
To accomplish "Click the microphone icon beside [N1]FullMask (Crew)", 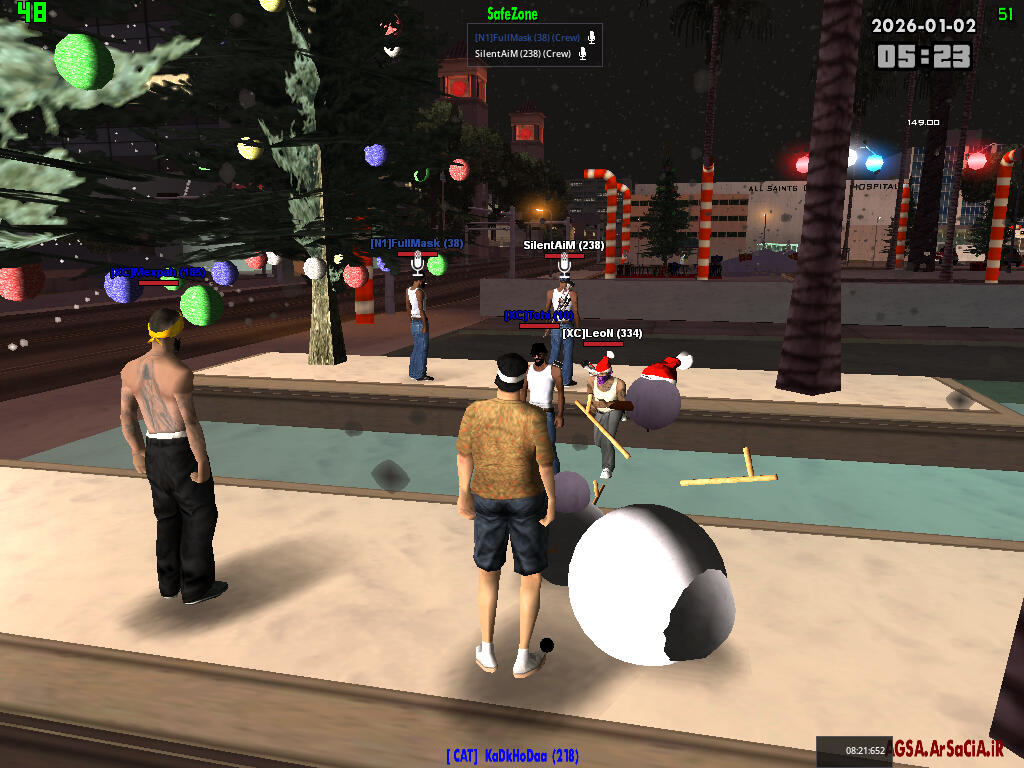I will [592, 38].
